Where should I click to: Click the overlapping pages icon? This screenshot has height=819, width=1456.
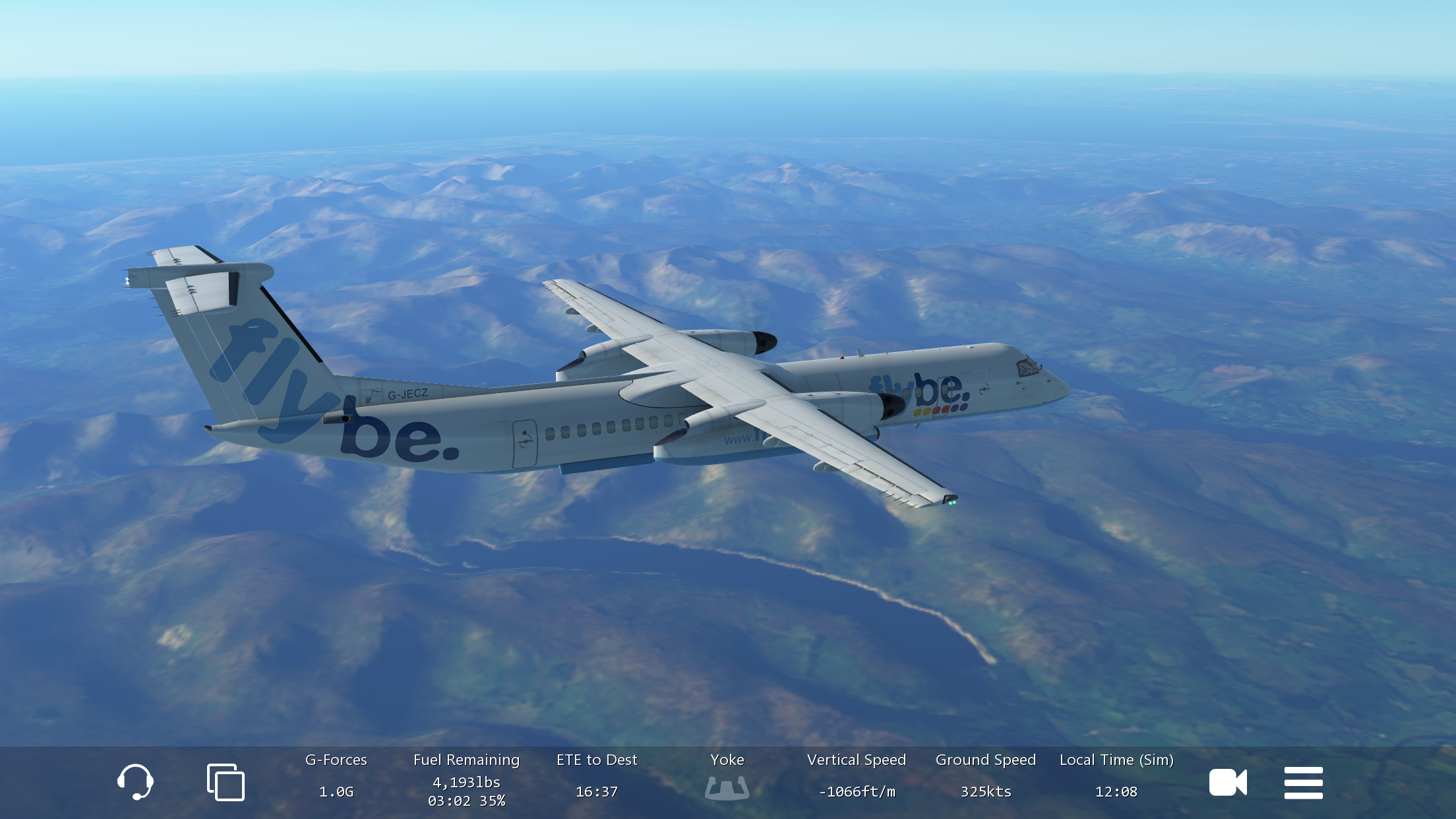point(226,783)
